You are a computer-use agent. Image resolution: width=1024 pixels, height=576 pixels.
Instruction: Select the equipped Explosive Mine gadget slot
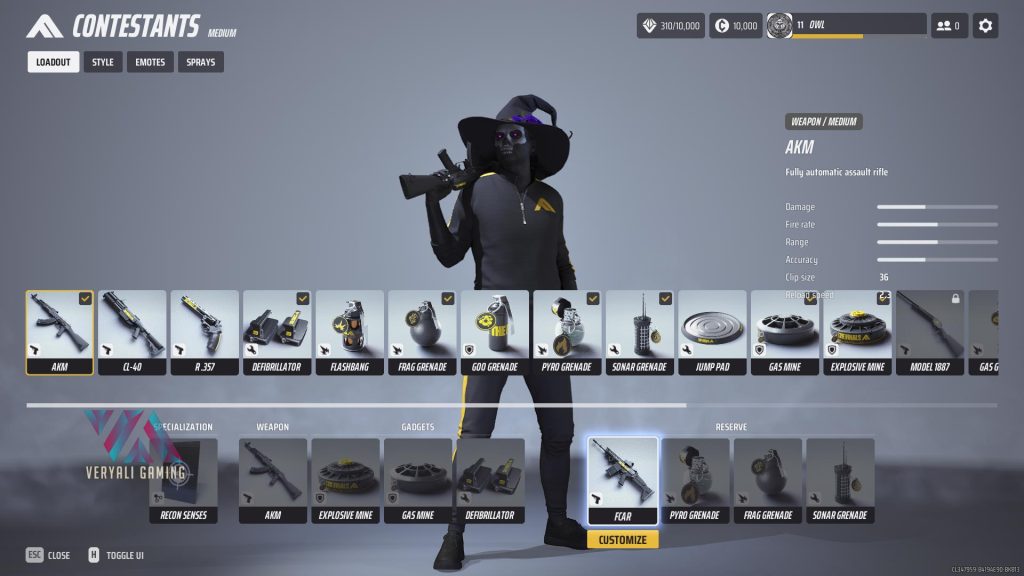click(x=345, y=480)
